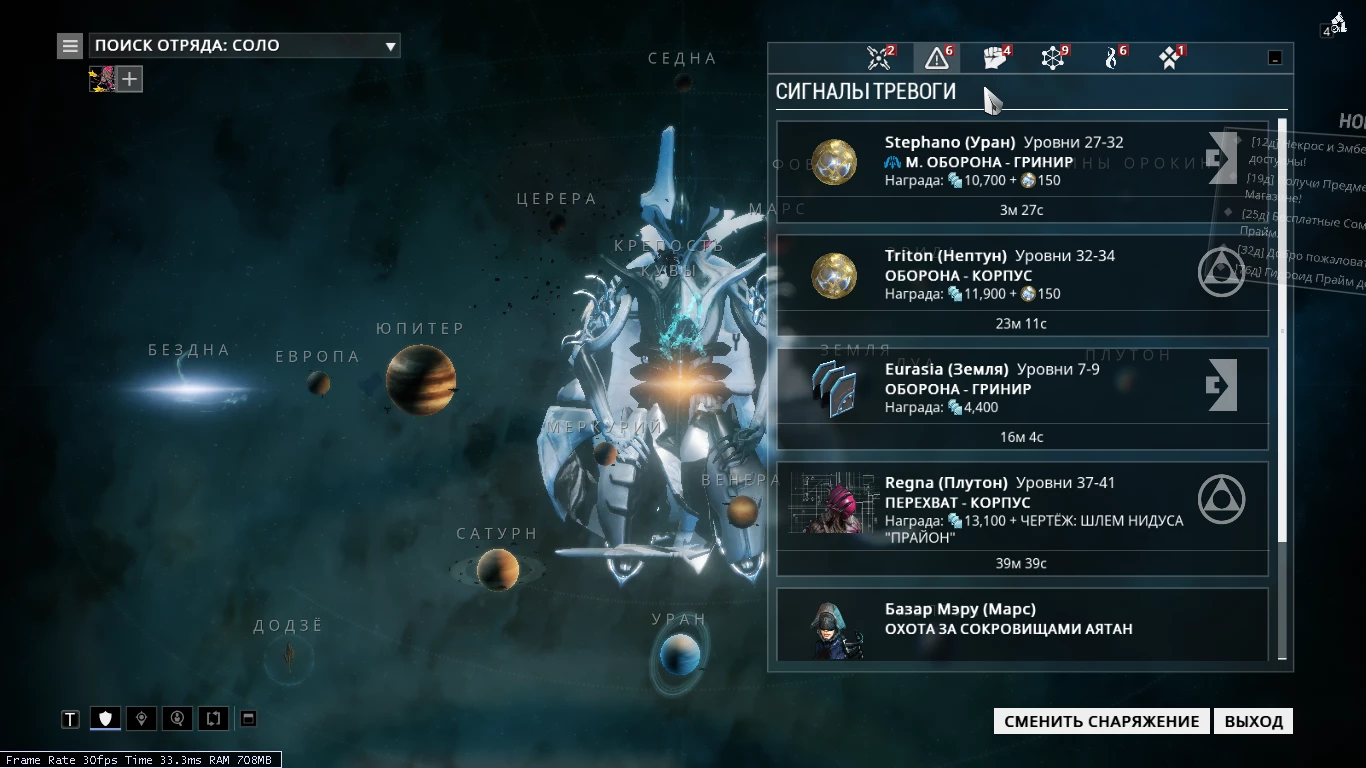The image size is (1366, 768).
Task: Open the raised-fist tab with badge 4
Action: [995, 58]
